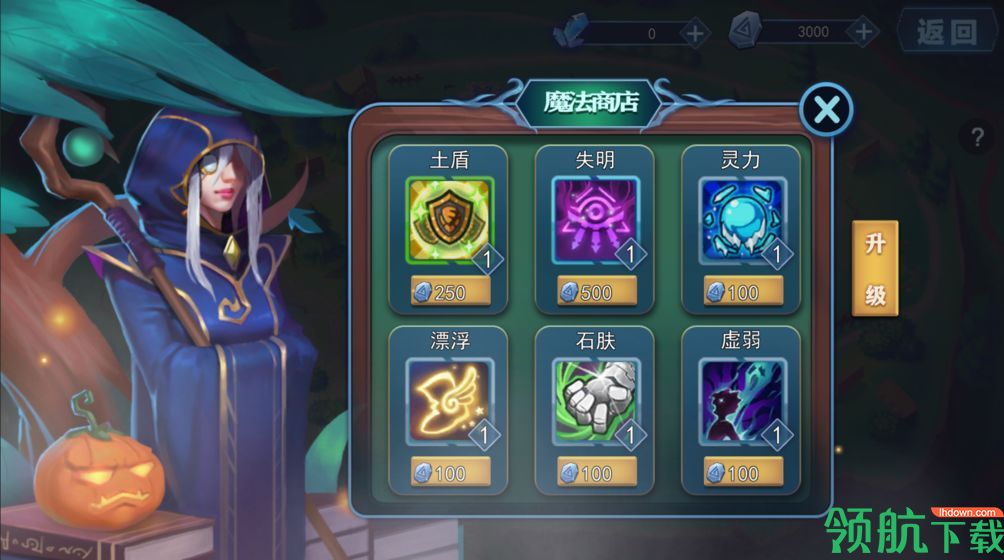Select the 土盾 earth shield spell
This screenshot has height=560, width=1004.
pos(448,221)
